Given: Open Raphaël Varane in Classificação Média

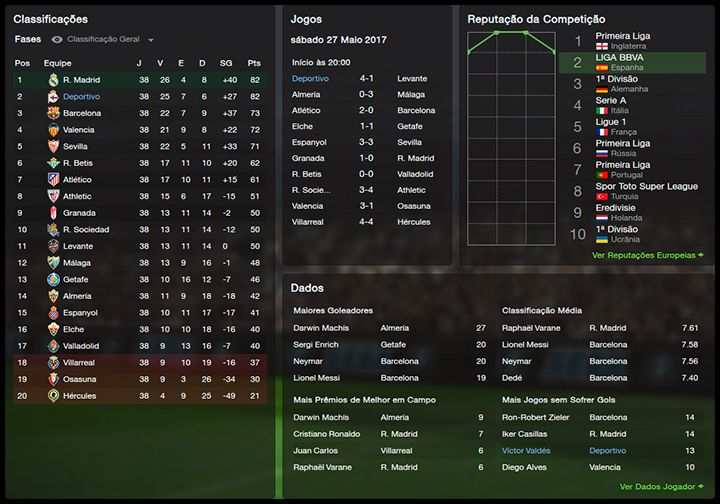Looking at the screenshot, I should 530,328.
